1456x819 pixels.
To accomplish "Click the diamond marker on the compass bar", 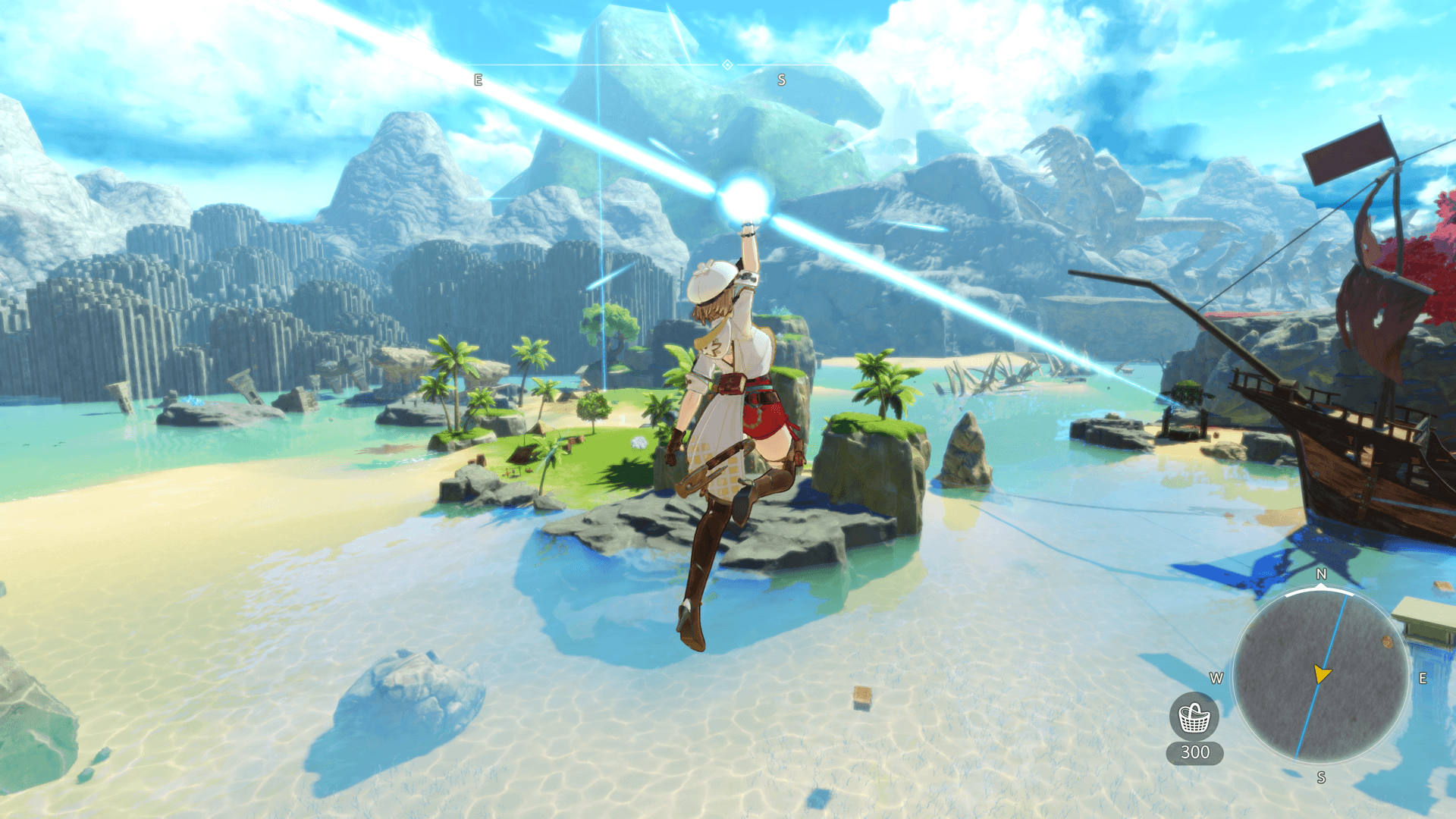I will pos(727,65).
